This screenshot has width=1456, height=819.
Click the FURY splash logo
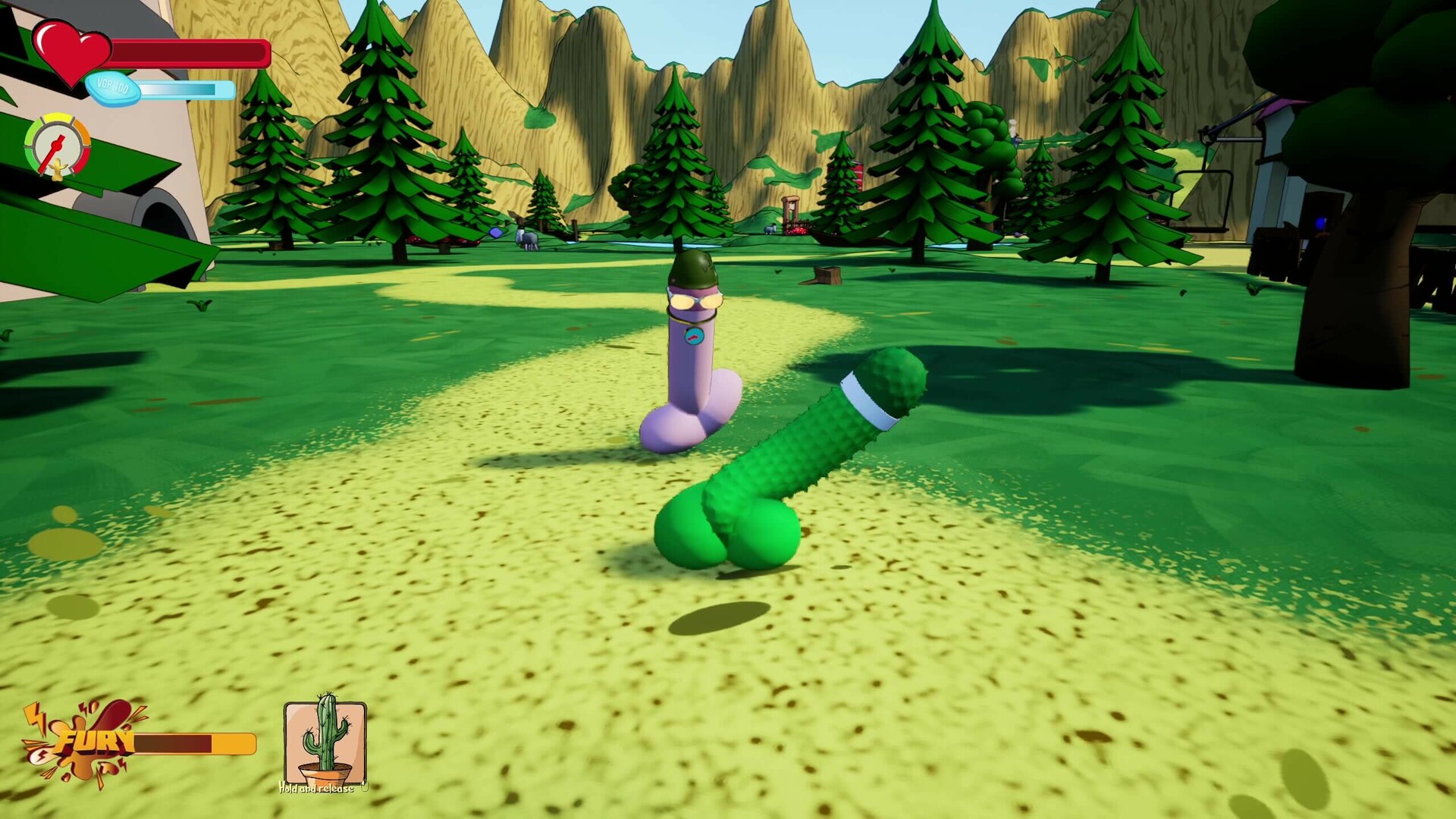pyautogui.click(x=95, y=741)
